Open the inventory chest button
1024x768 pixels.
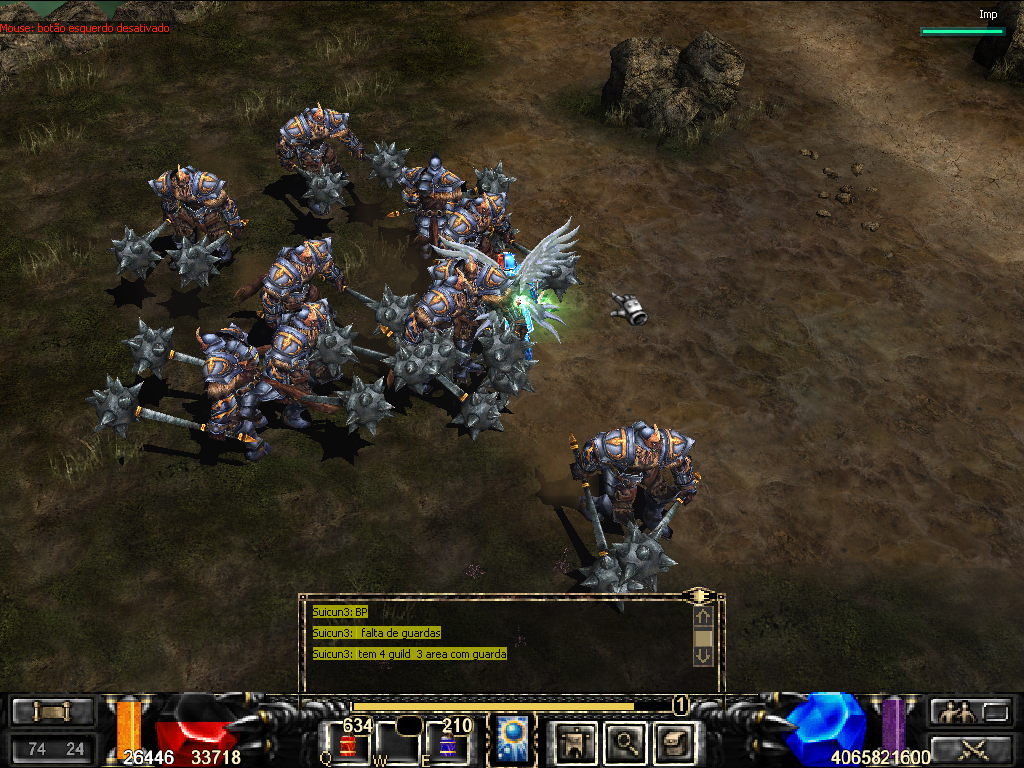(x=672, y=741)
